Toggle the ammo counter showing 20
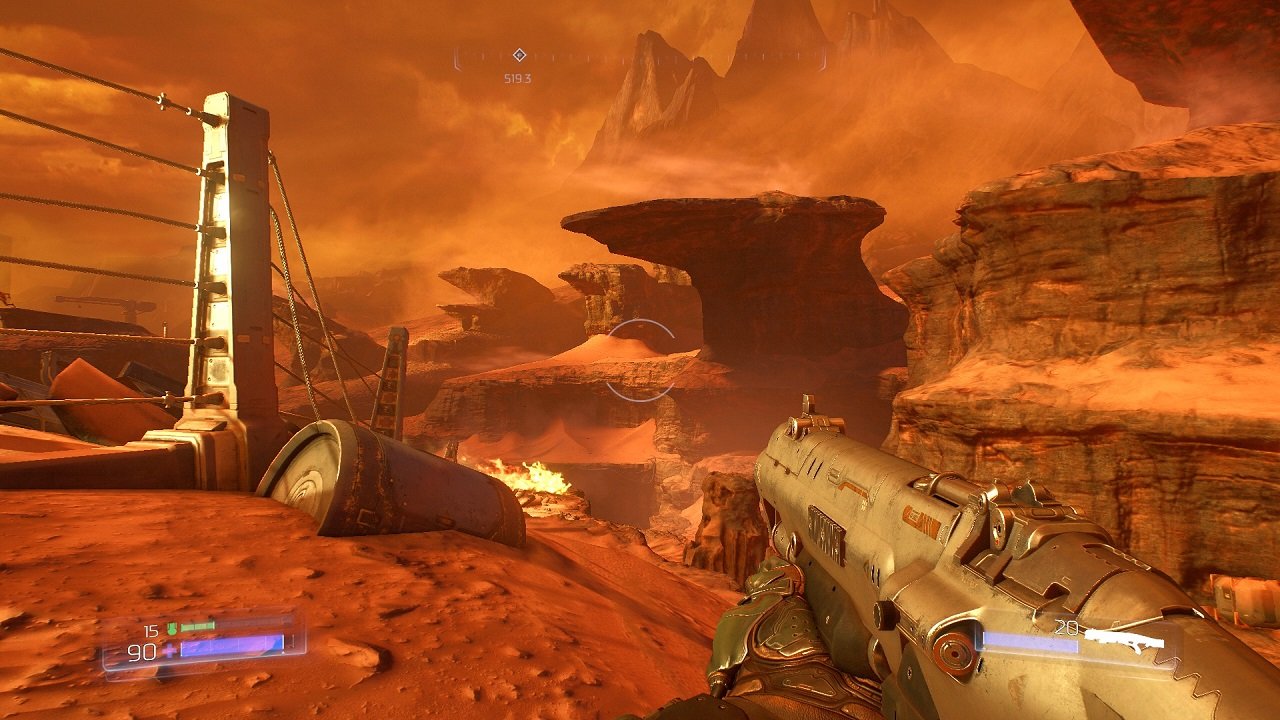 point(1066,628)
